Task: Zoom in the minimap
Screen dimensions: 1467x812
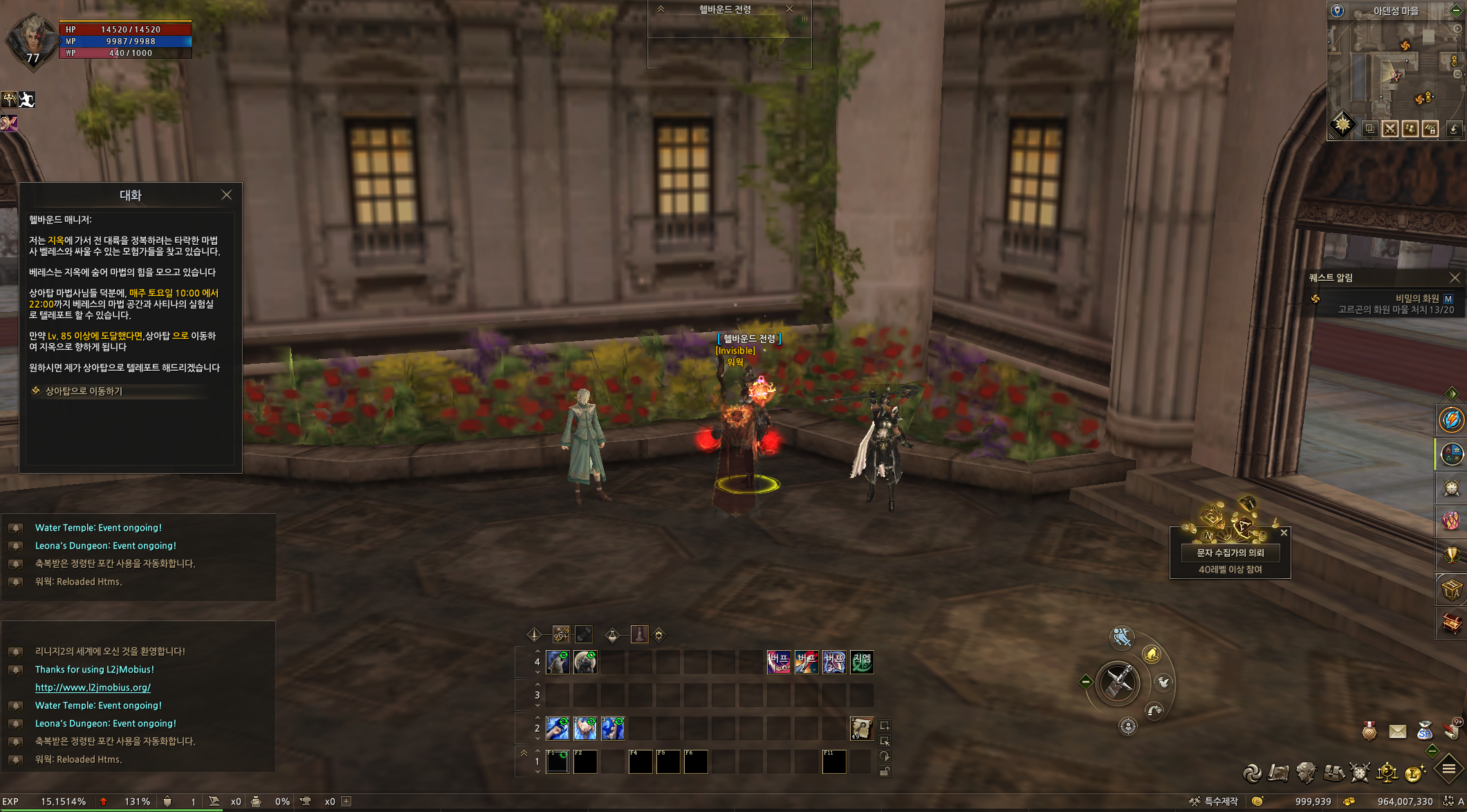Action: coord(1457,29)
